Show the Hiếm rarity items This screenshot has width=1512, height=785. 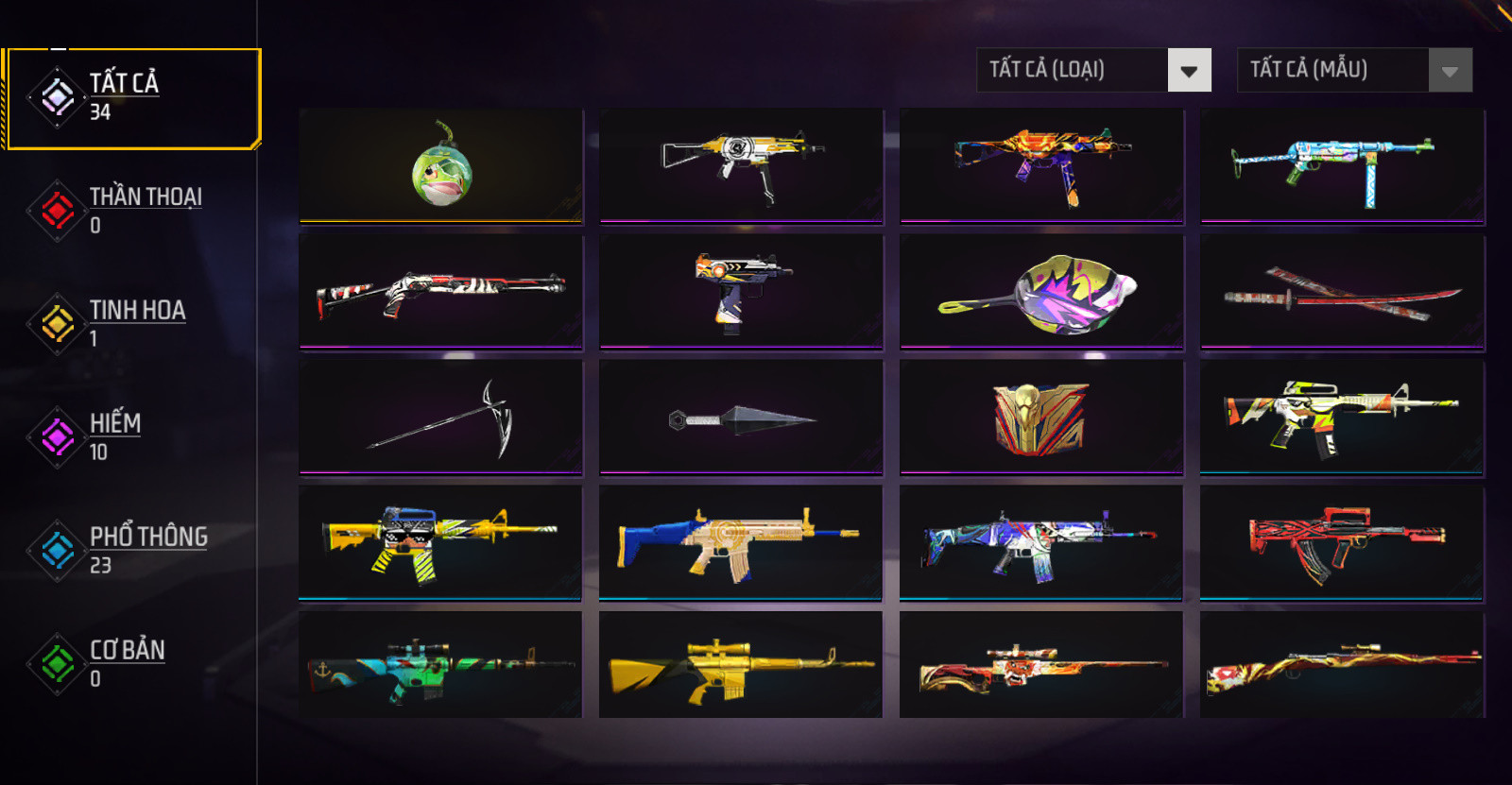point(130,436)
